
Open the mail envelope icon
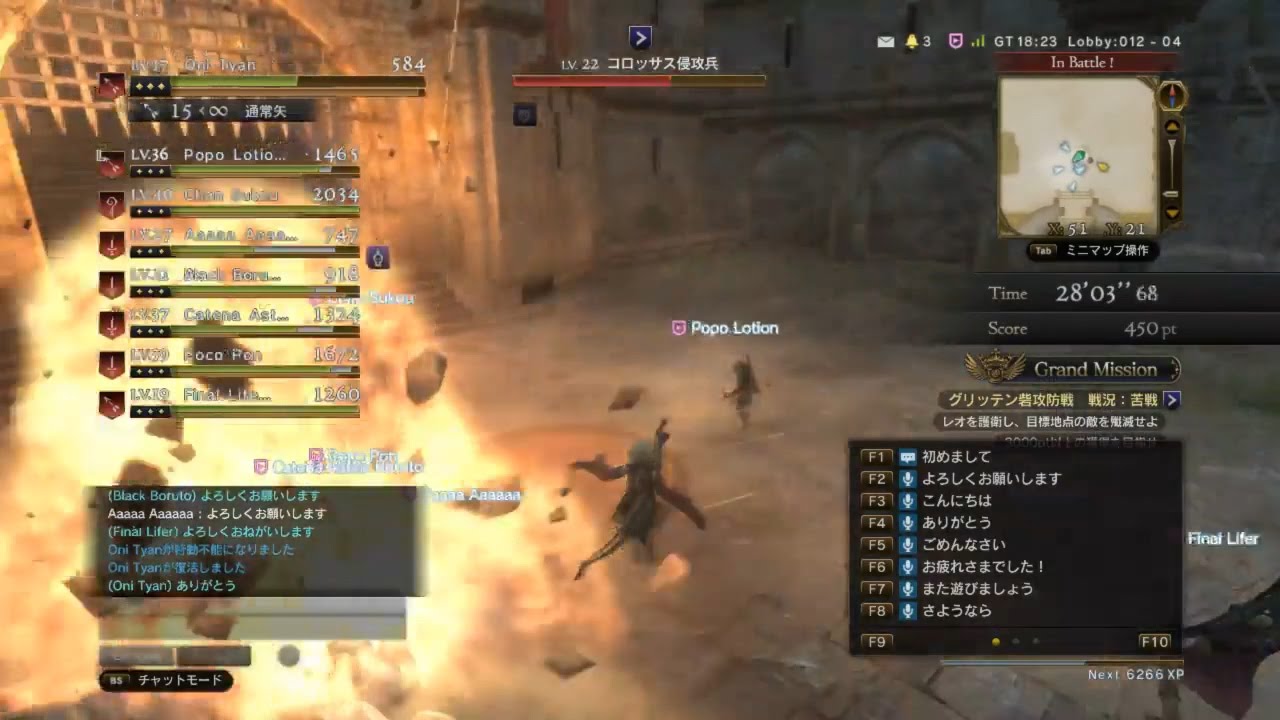(885, 41)
